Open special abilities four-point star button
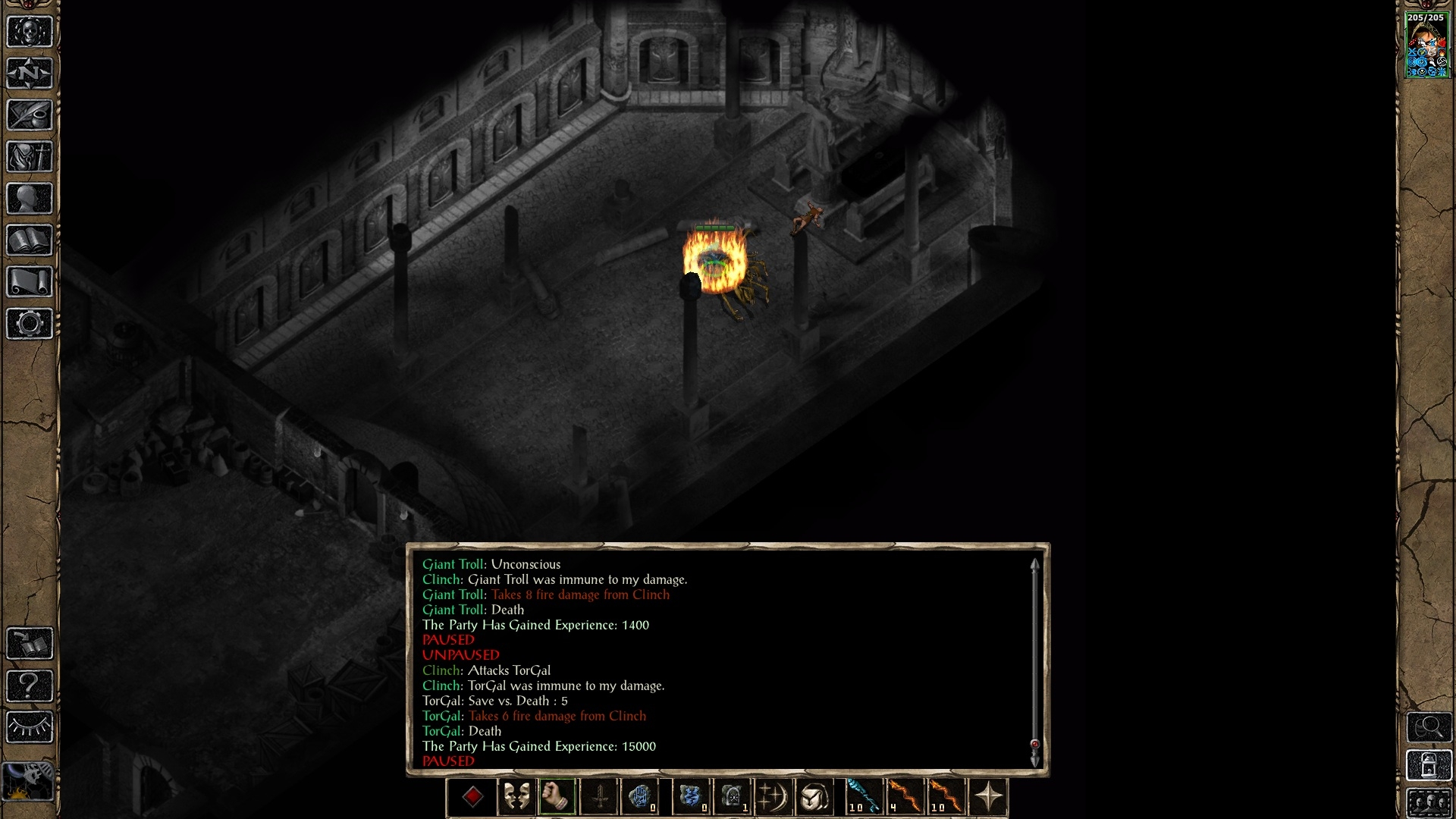Screen dimensions: 1456x819 [989, 797]
